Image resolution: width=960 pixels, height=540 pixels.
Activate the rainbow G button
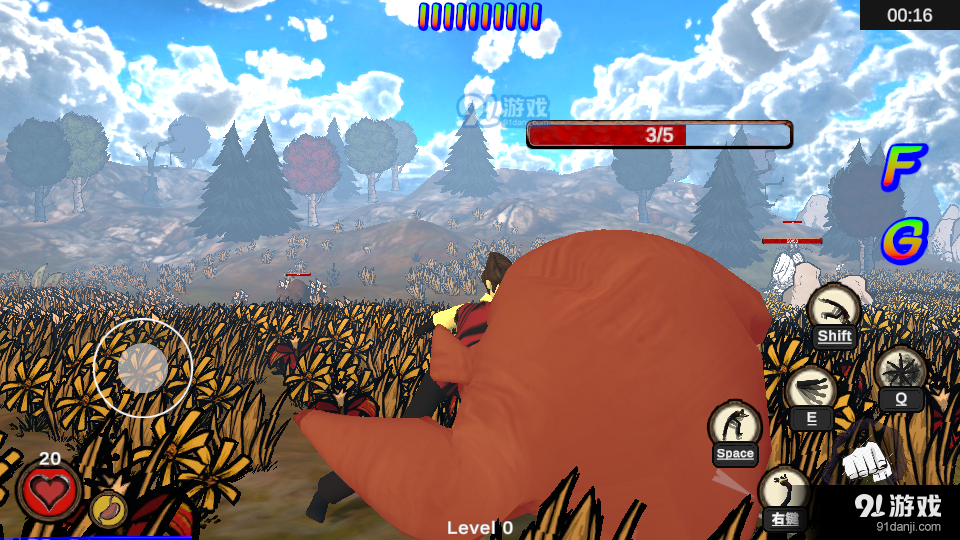pos(904,241)
